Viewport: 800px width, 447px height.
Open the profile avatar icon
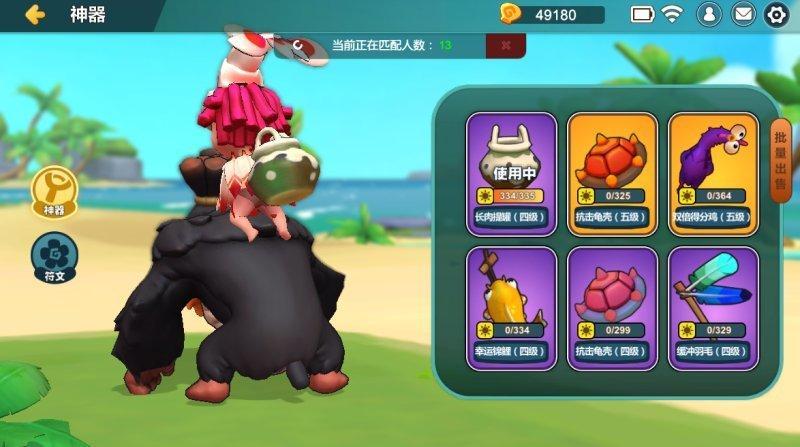click(x=708, y=14)
